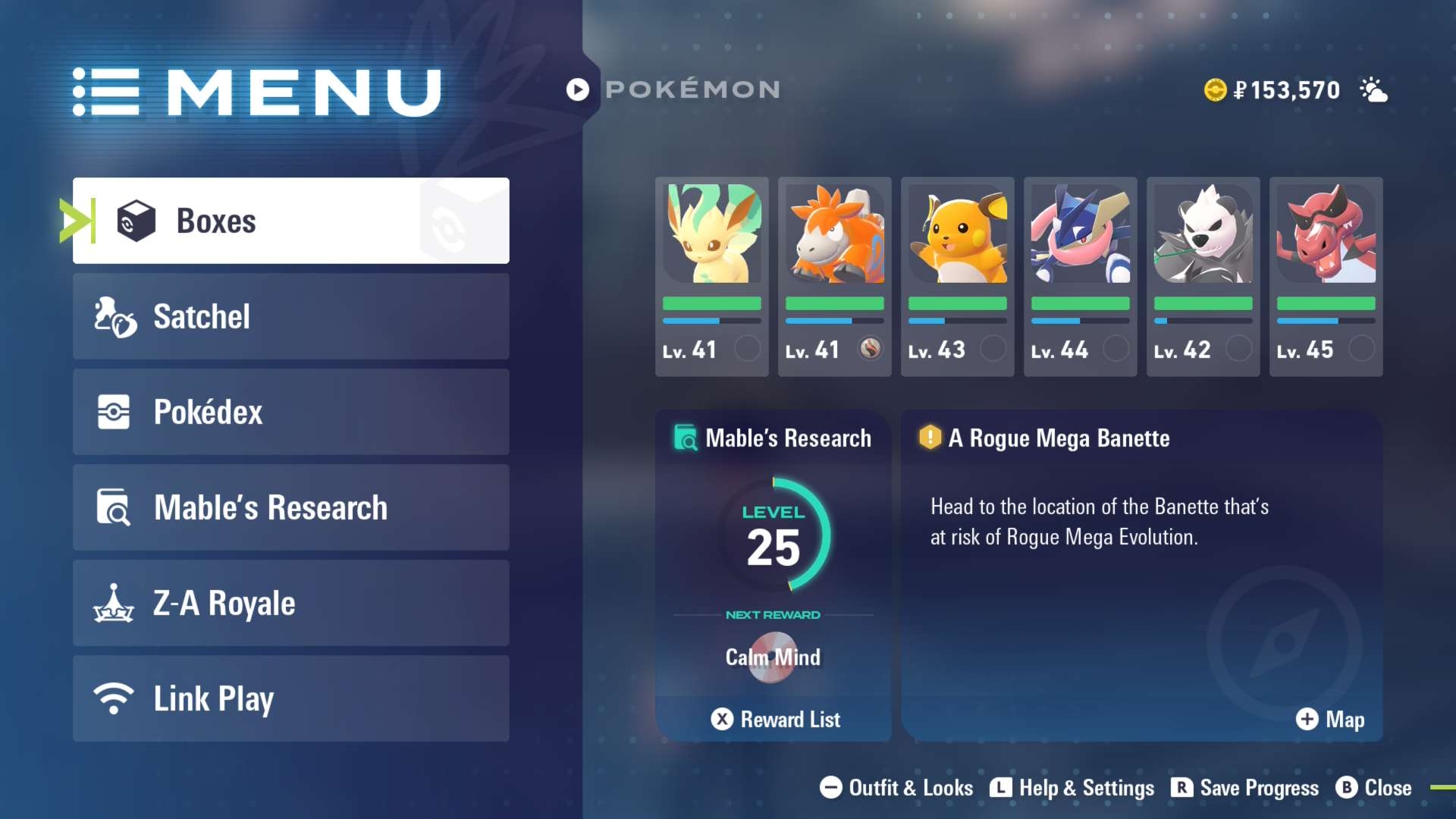Image resolution: width=1456 pixels, height=819 pixels.
Task: Open the Pokémon party header
Action: [x=673, y=89]
